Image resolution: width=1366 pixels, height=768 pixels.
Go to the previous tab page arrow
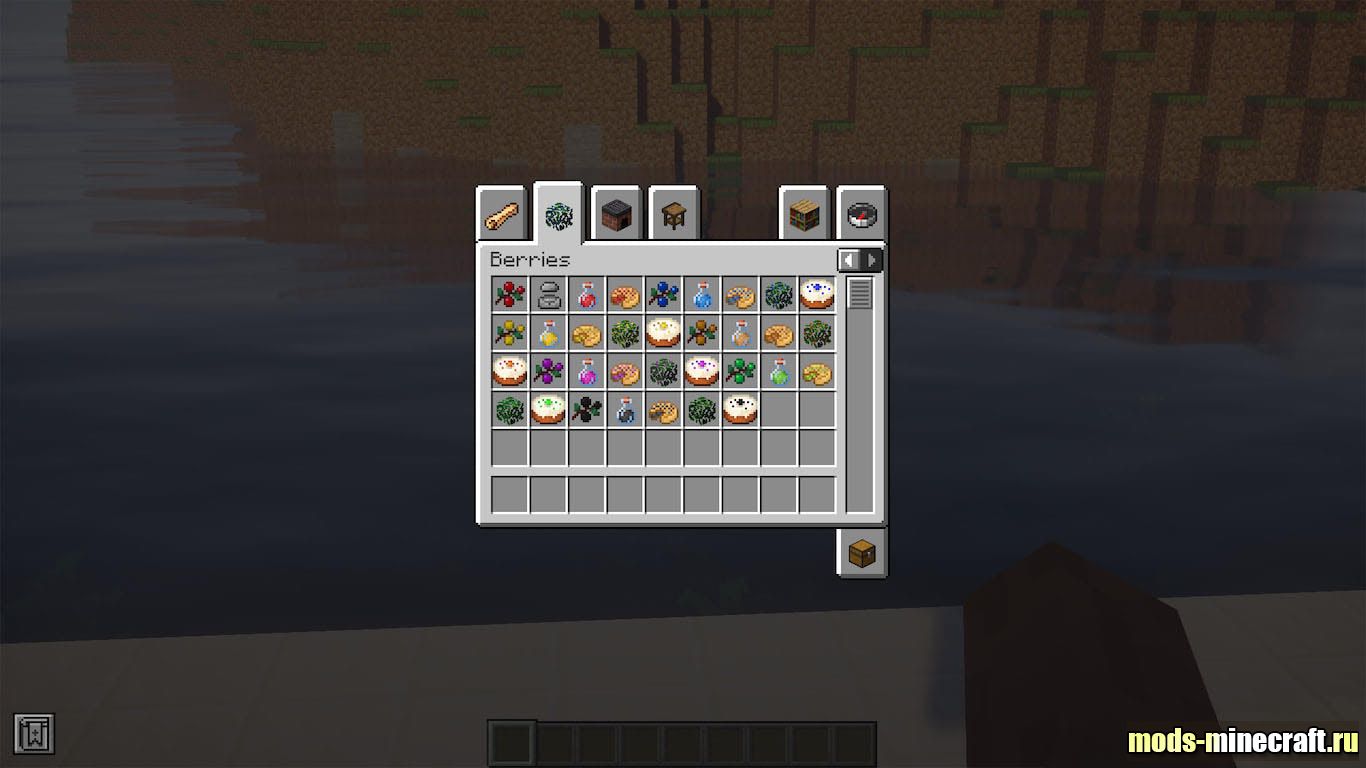(850, 260)
